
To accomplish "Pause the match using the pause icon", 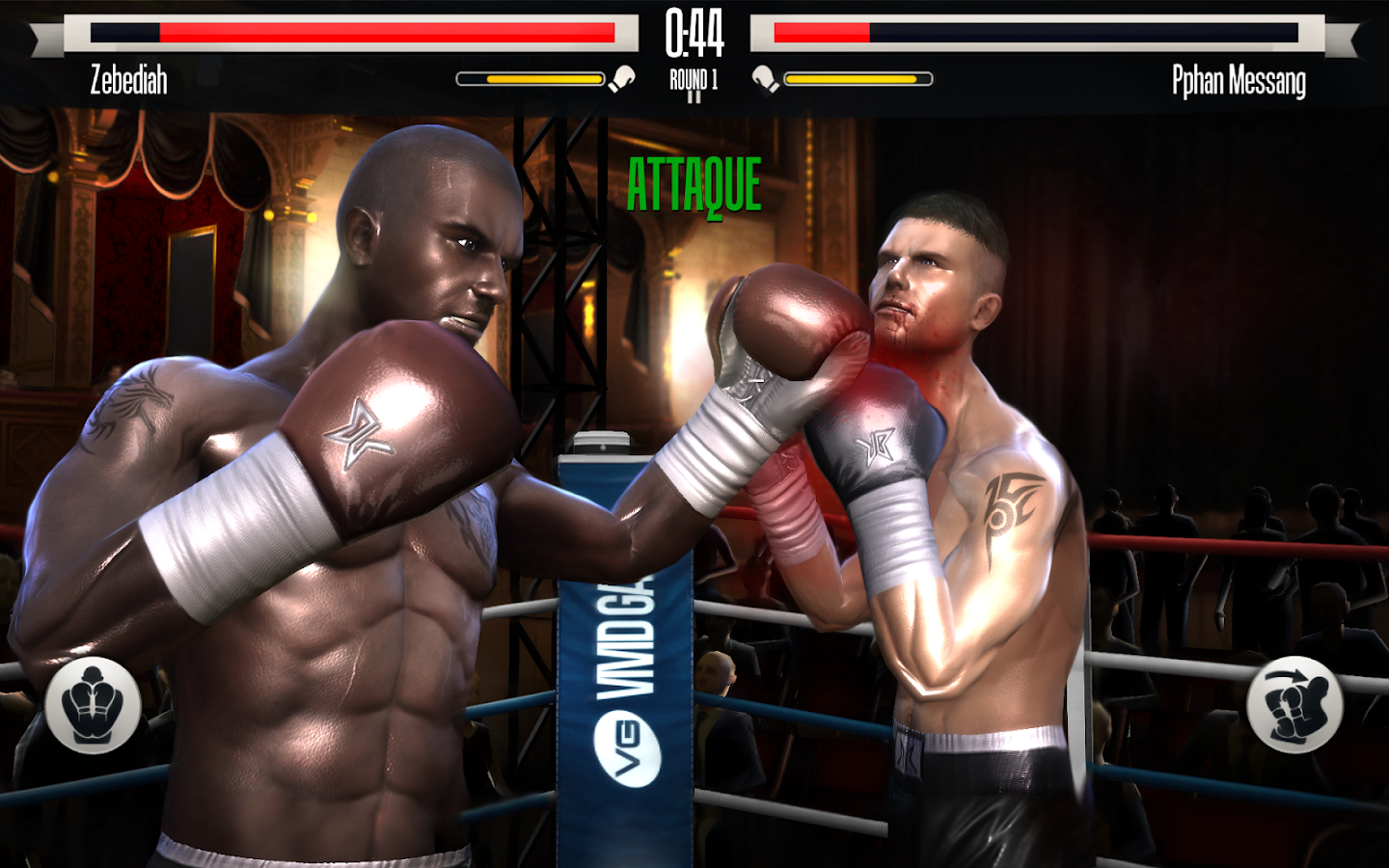I will point(694,97).
